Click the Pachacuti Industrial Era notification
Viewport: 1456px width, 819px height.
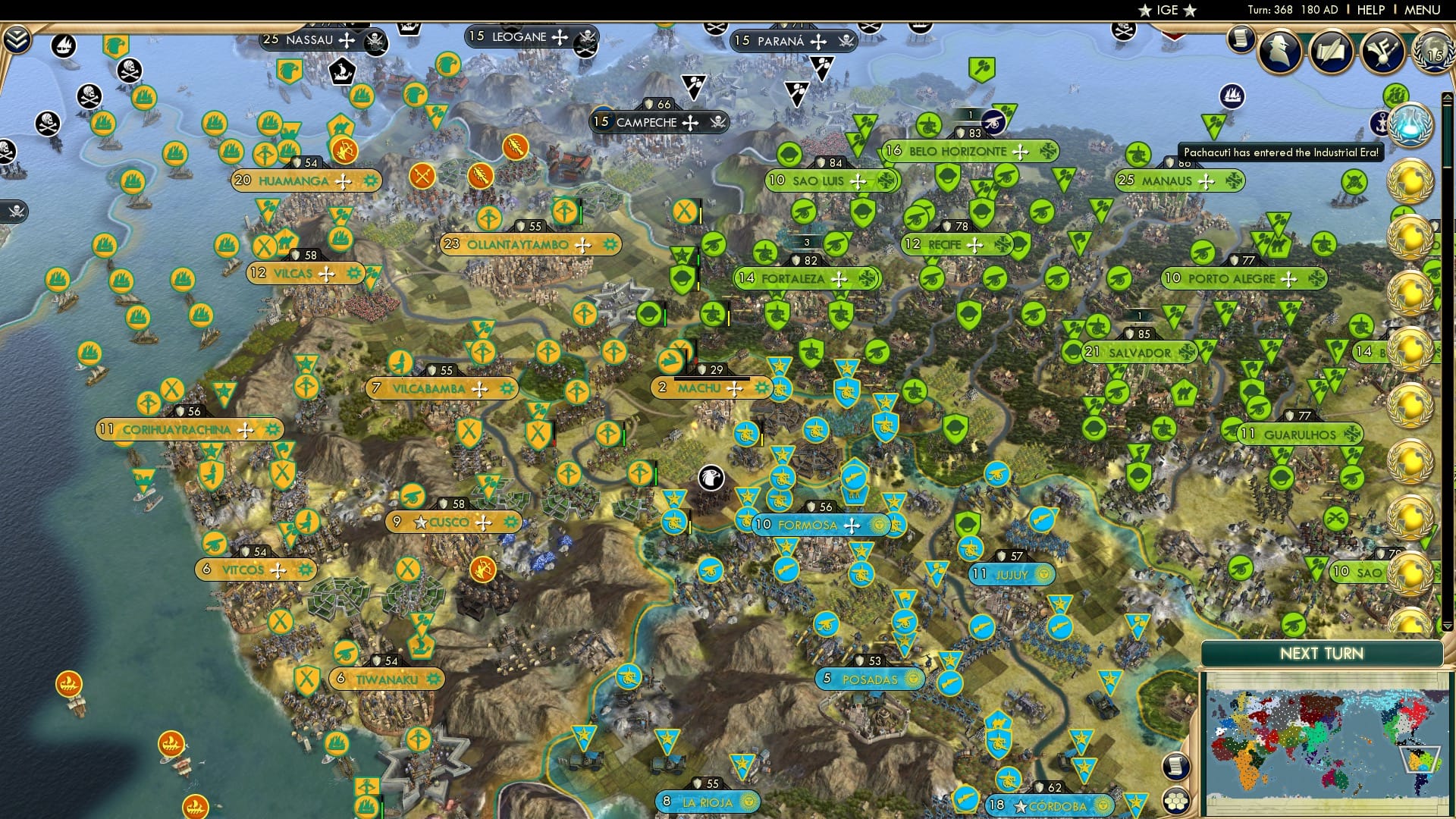pyautogui.click(x=1280, y=151)
